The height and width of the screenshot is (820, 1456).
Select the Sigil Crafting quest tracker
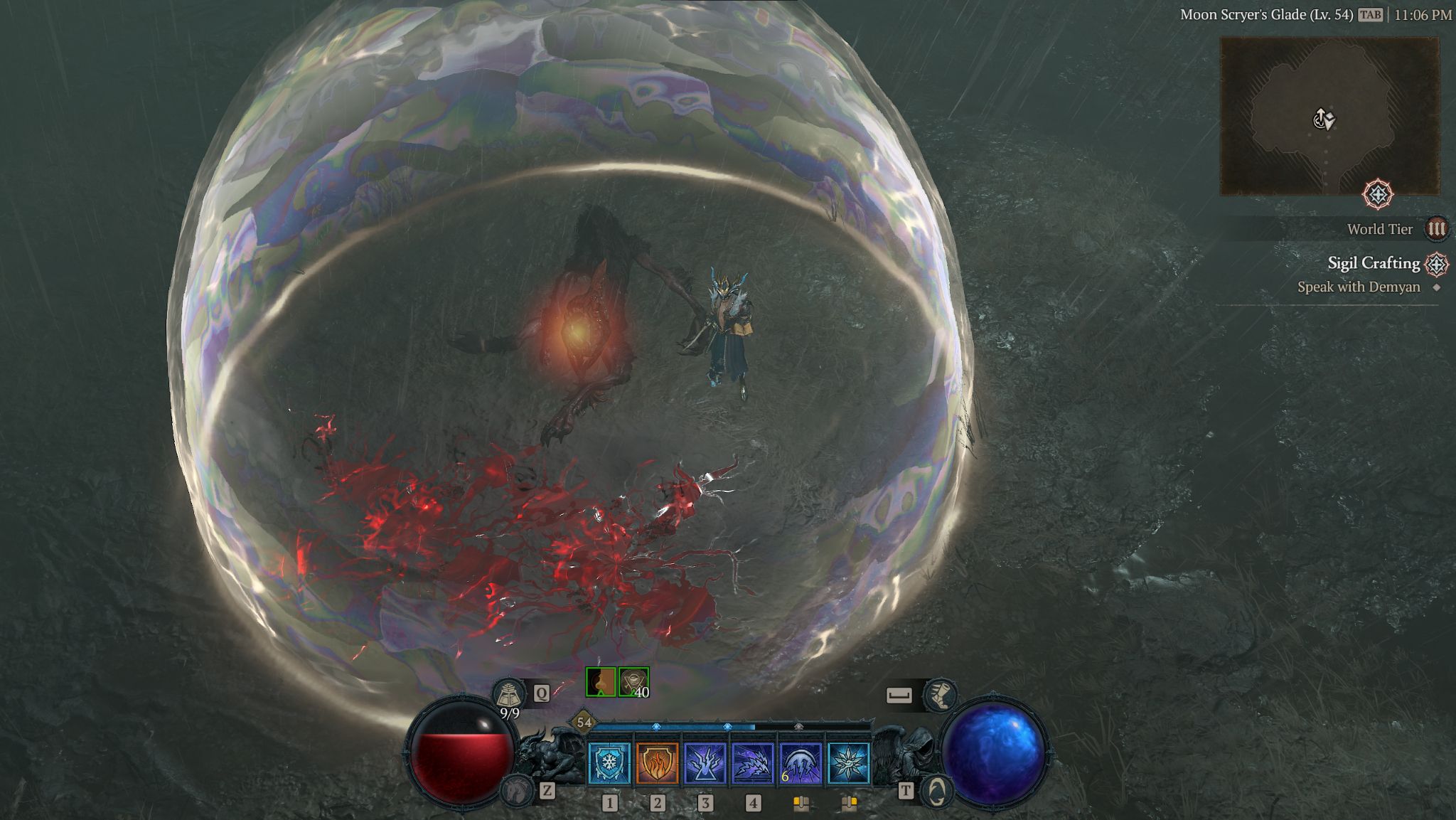1374,263
